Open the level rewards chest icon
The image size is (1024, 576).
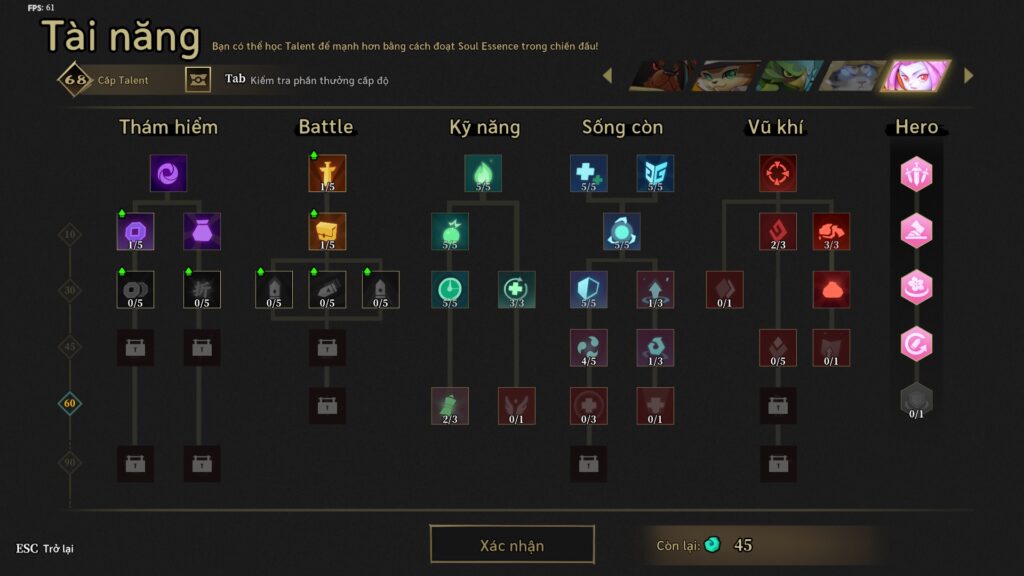point(198,79)
